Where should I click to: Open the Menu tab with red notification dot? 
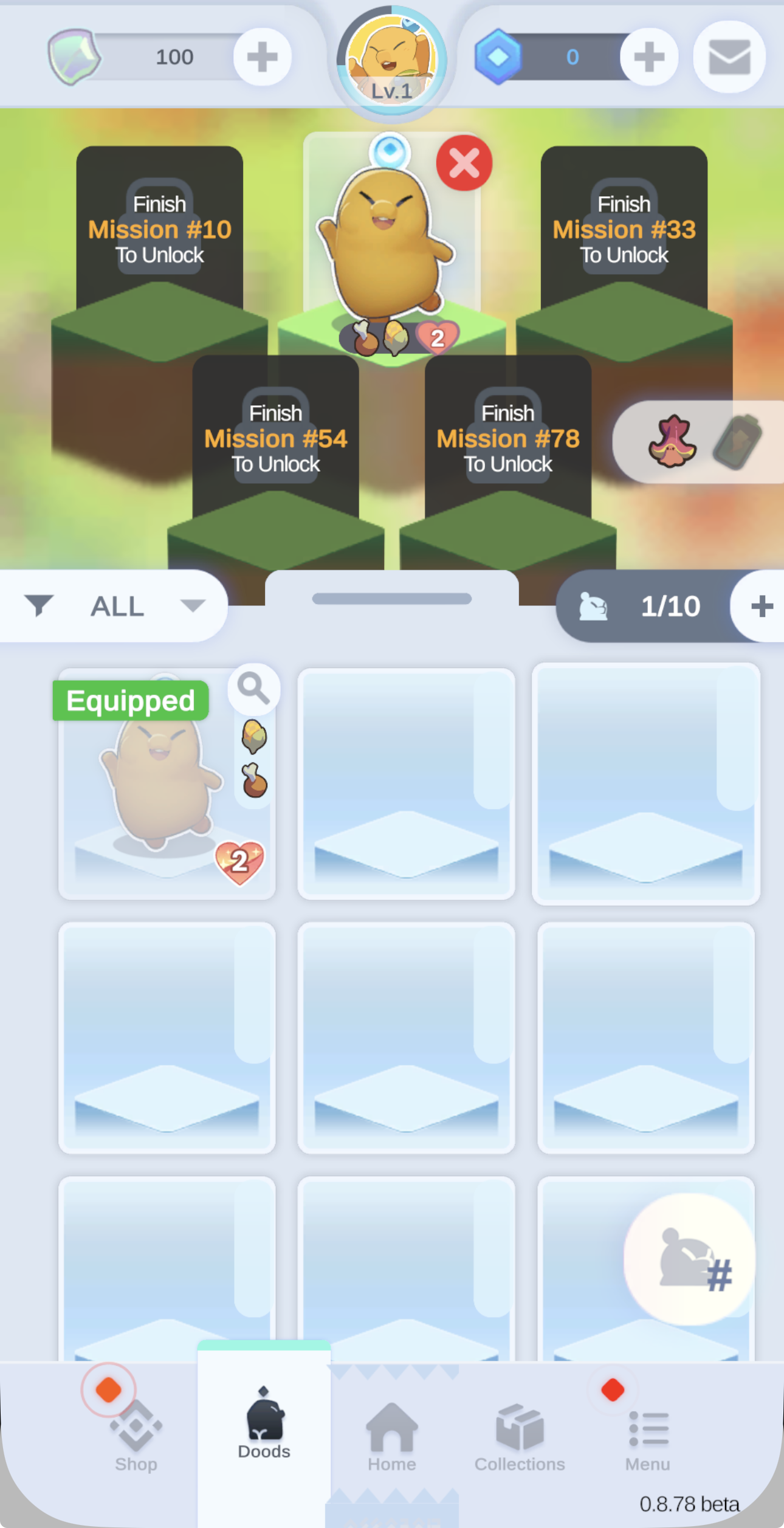pos(646,1434)
